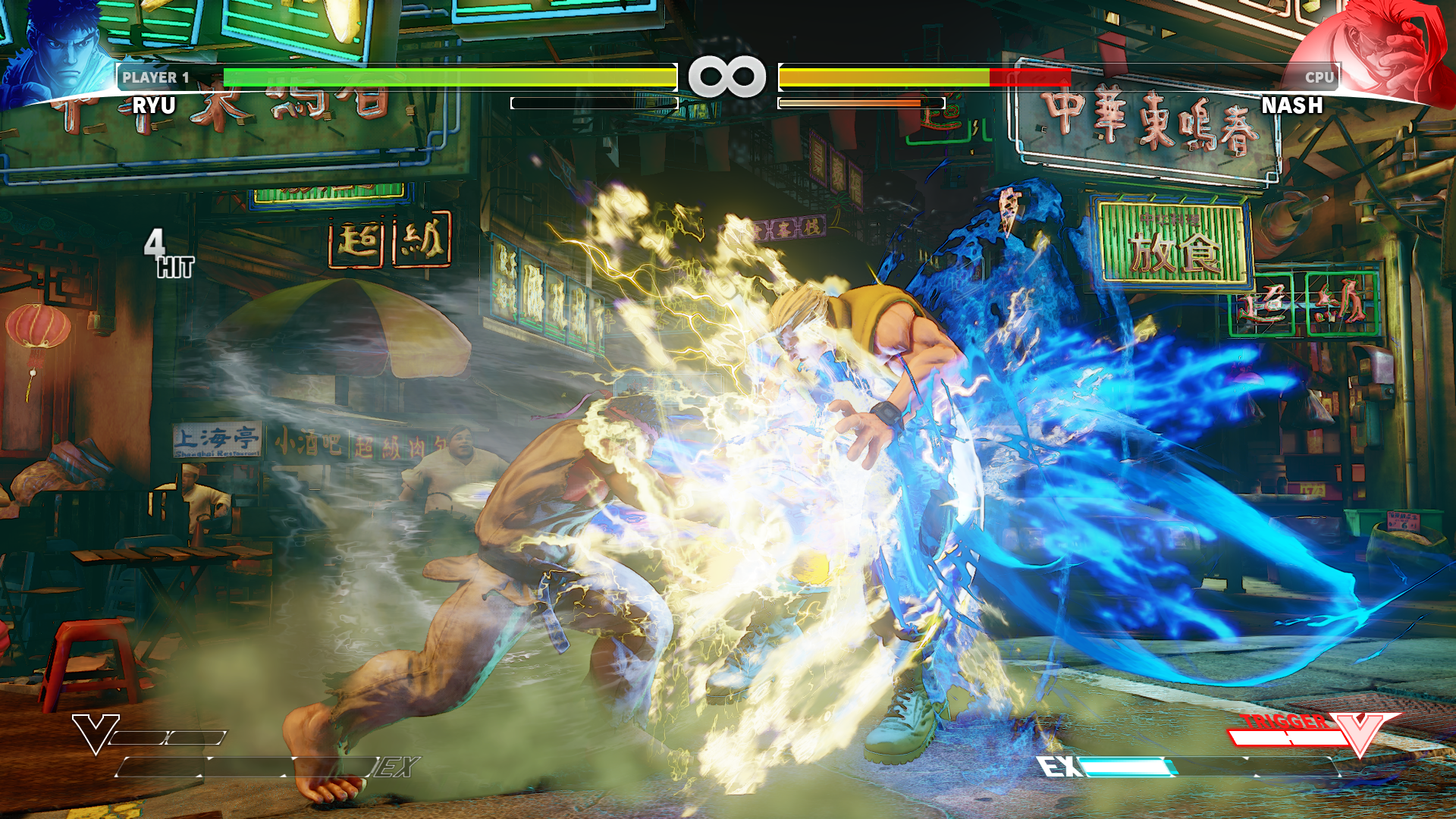The height and width of the screenshot is (819, 1456).
Task: Open the timer display between the health bars
Action: (728, 76)
